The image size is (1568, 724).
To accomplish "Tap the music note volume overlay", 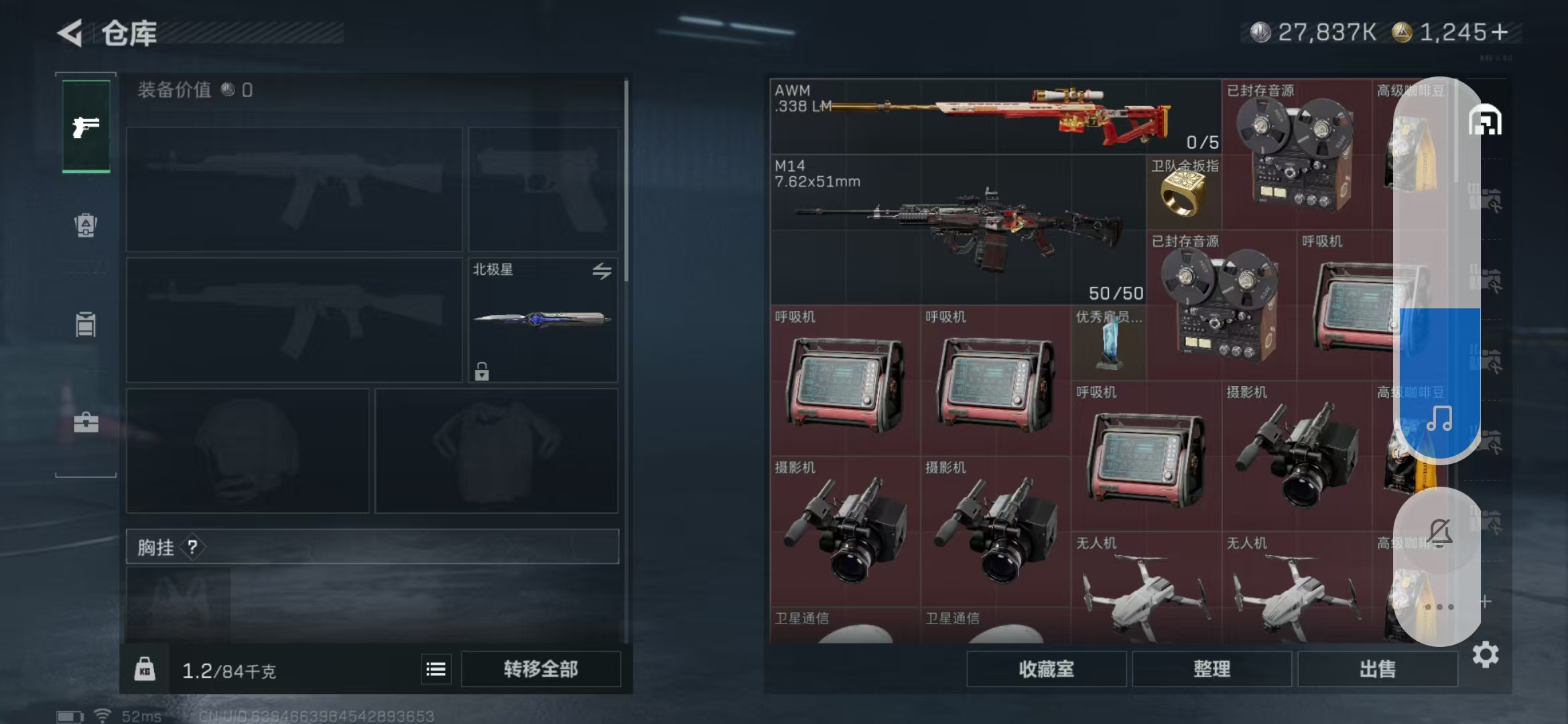I will click(1439, 419).
